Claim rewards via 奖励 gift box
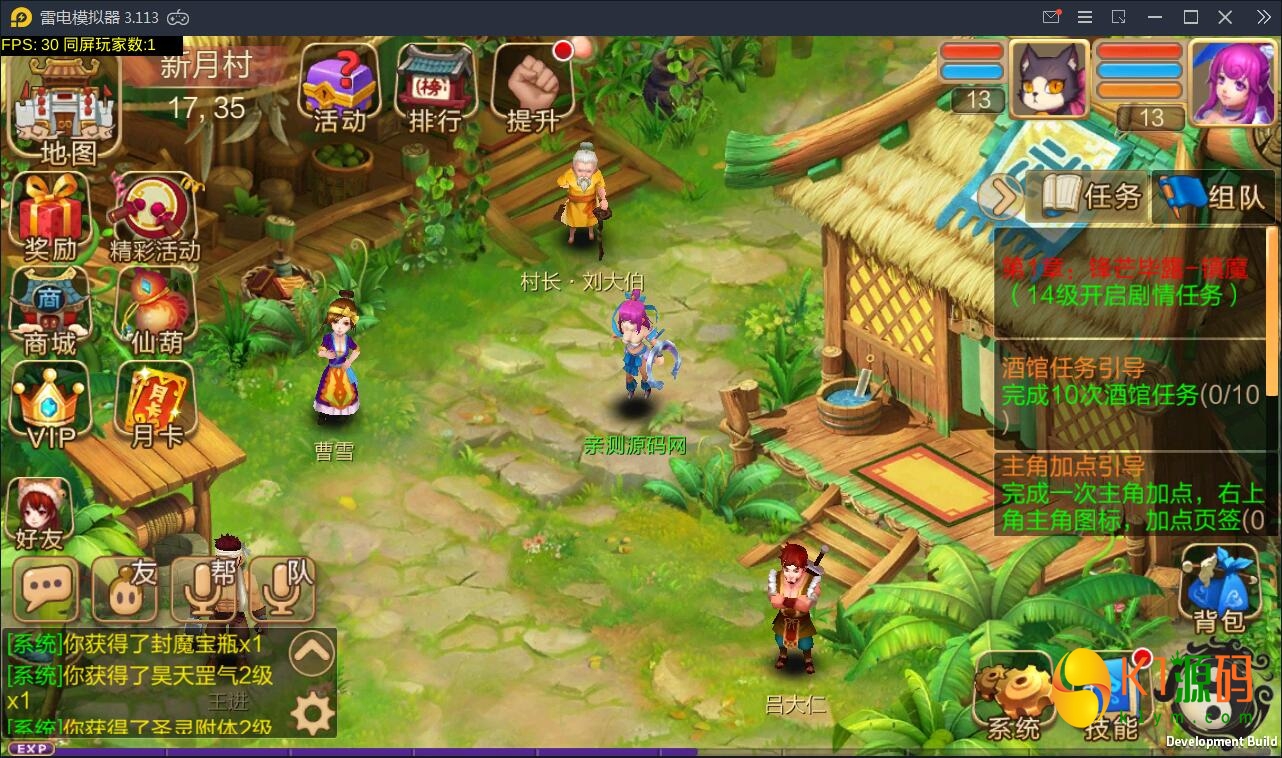Image resolution: width=1282 pixels, height=758 pixels. pos(51,217)
